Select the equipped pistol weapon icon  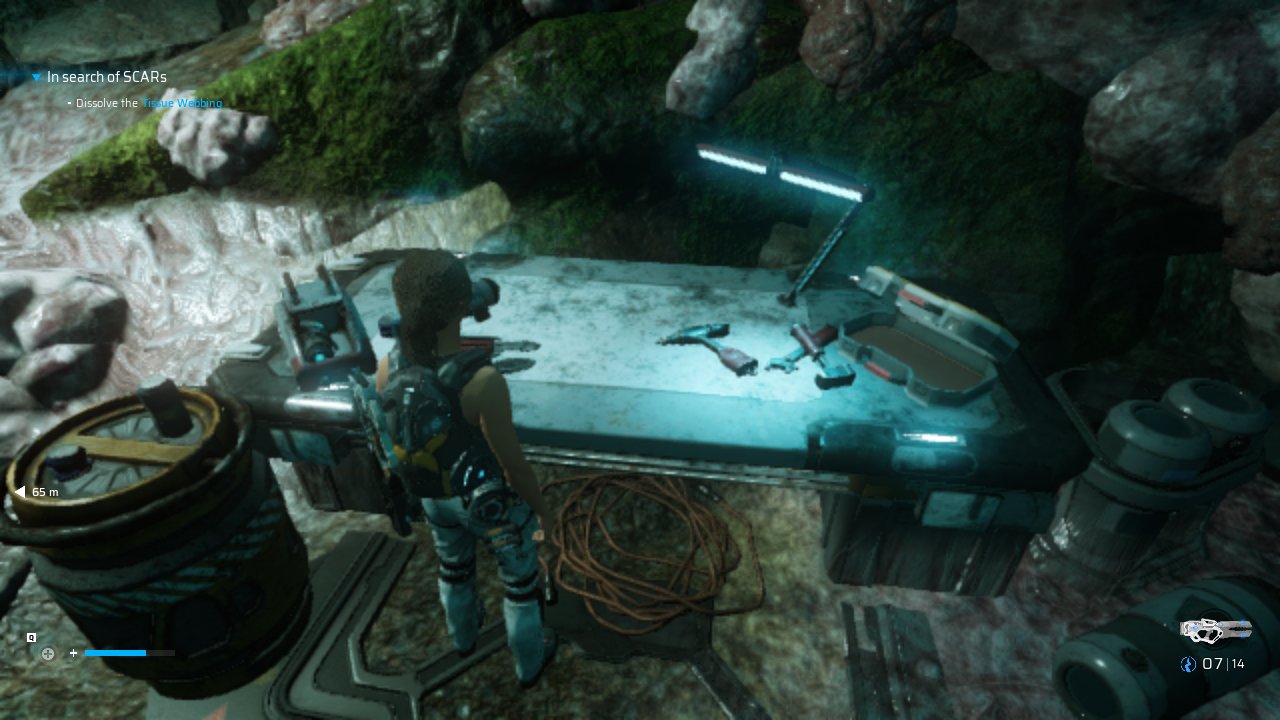coord(1215,630)
